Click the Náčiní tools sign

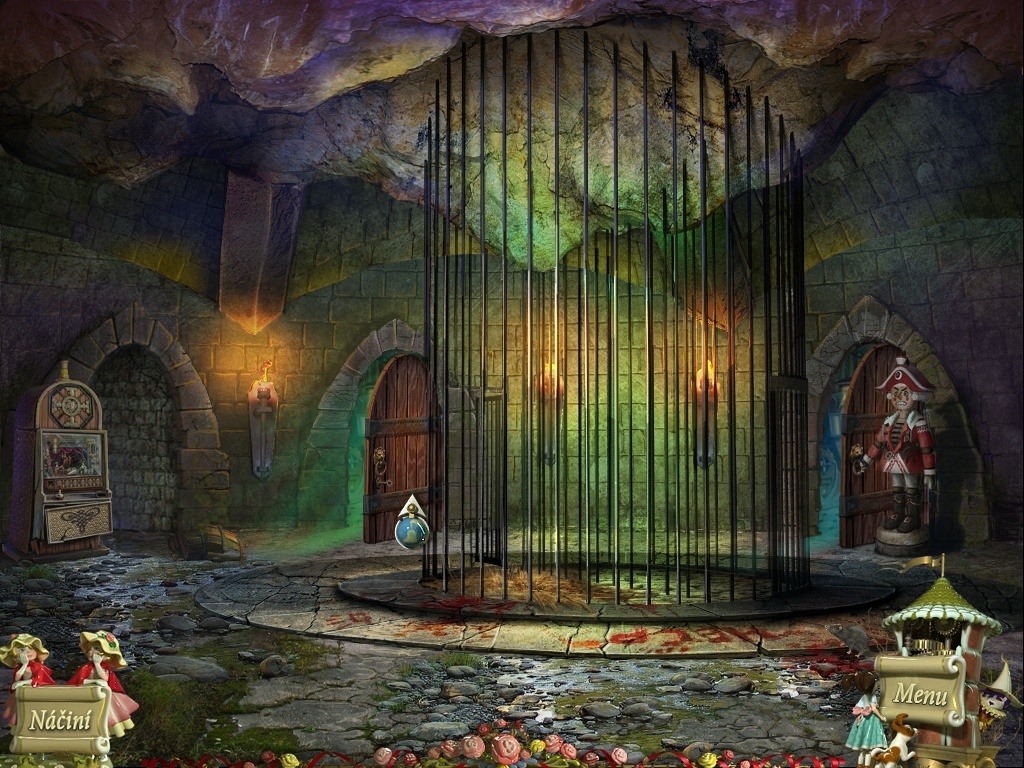60,718
